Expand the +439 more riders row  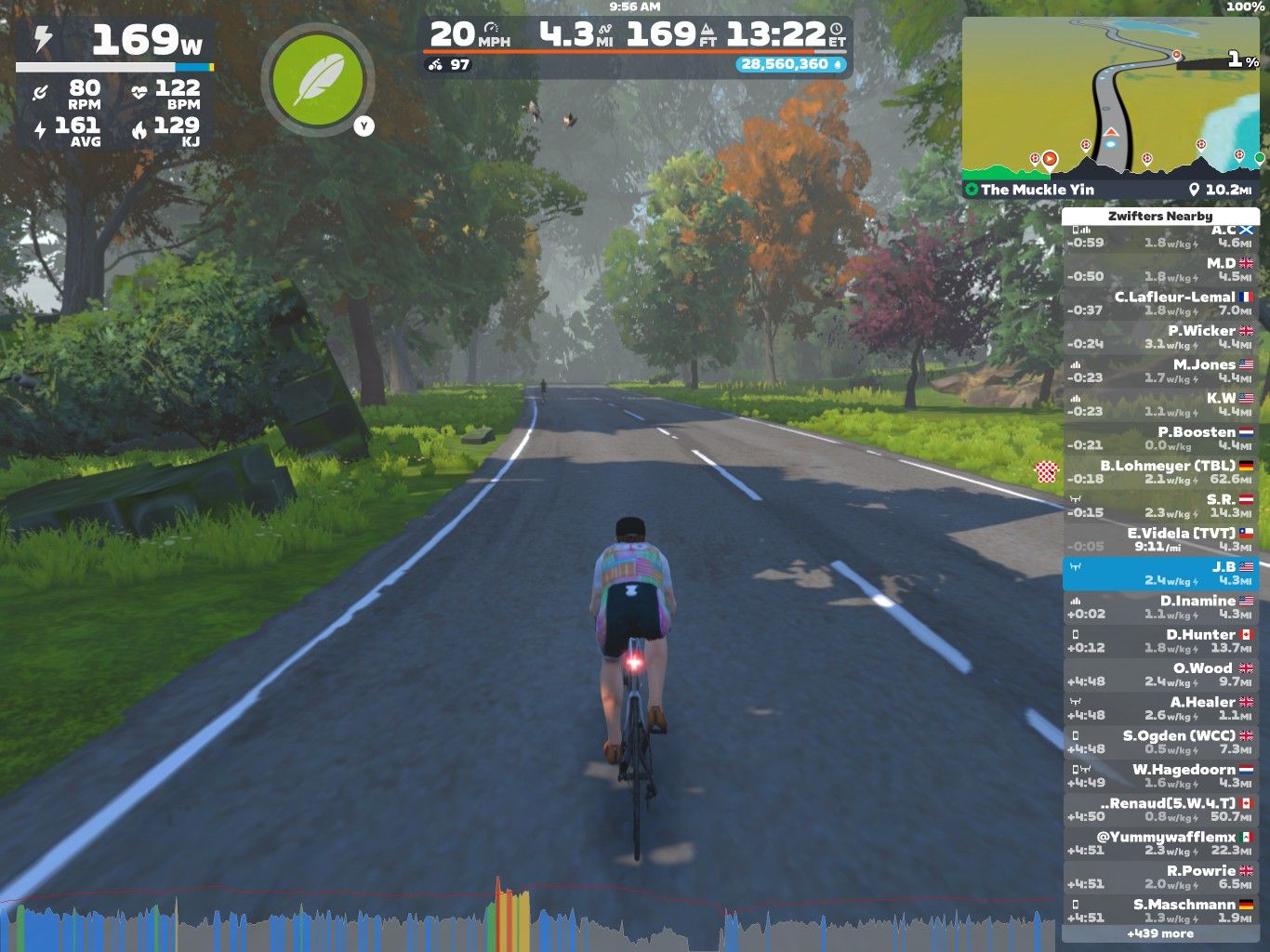[1160, 933]
